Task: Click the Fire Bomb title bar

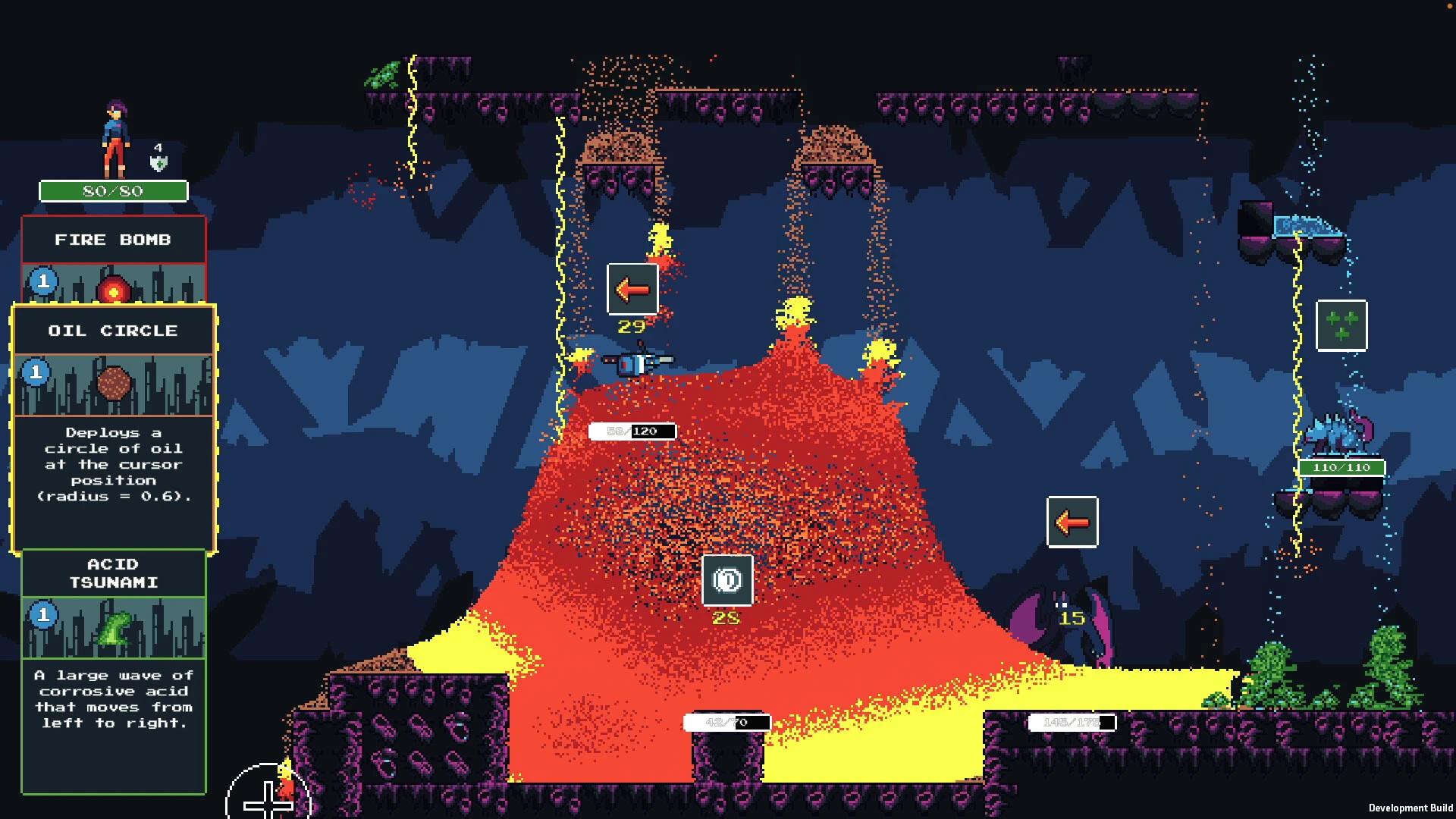Action: (x=114, y=240)
